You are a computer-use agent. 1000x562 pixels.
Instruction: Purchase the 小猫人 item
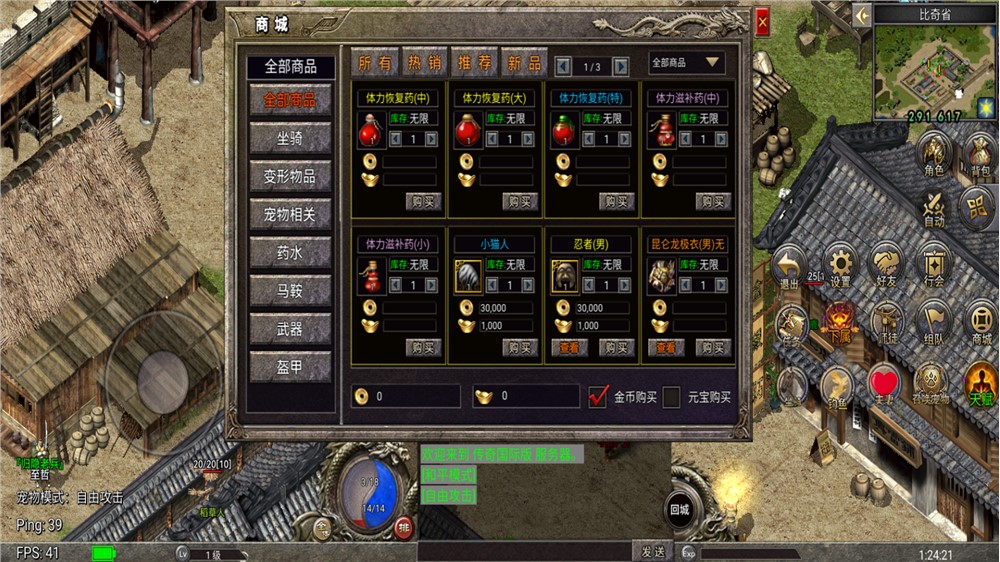pos(521,348)
